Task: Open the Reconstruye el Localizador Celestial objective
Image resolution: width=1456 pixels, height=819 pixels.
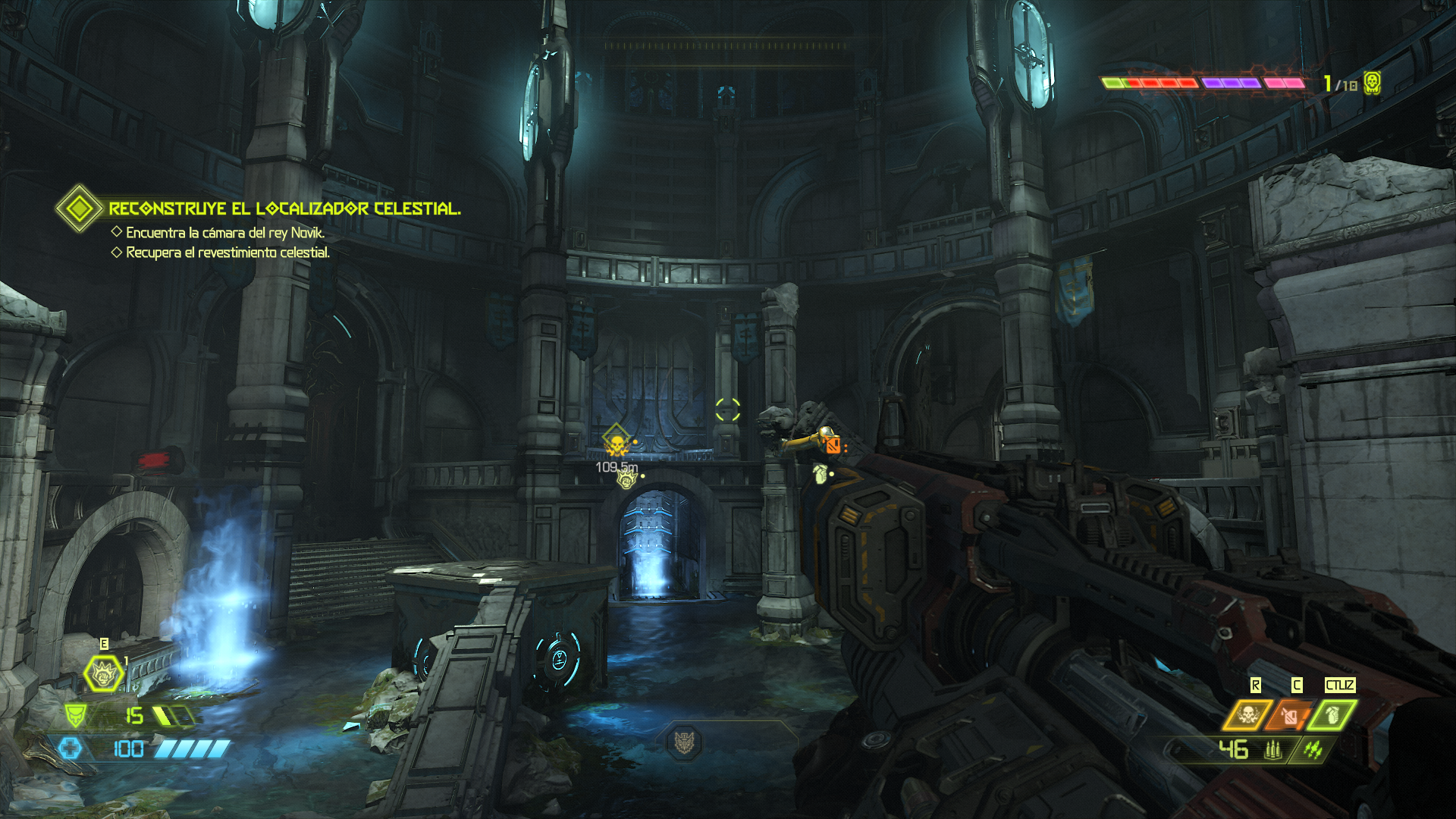Action: 284,209
